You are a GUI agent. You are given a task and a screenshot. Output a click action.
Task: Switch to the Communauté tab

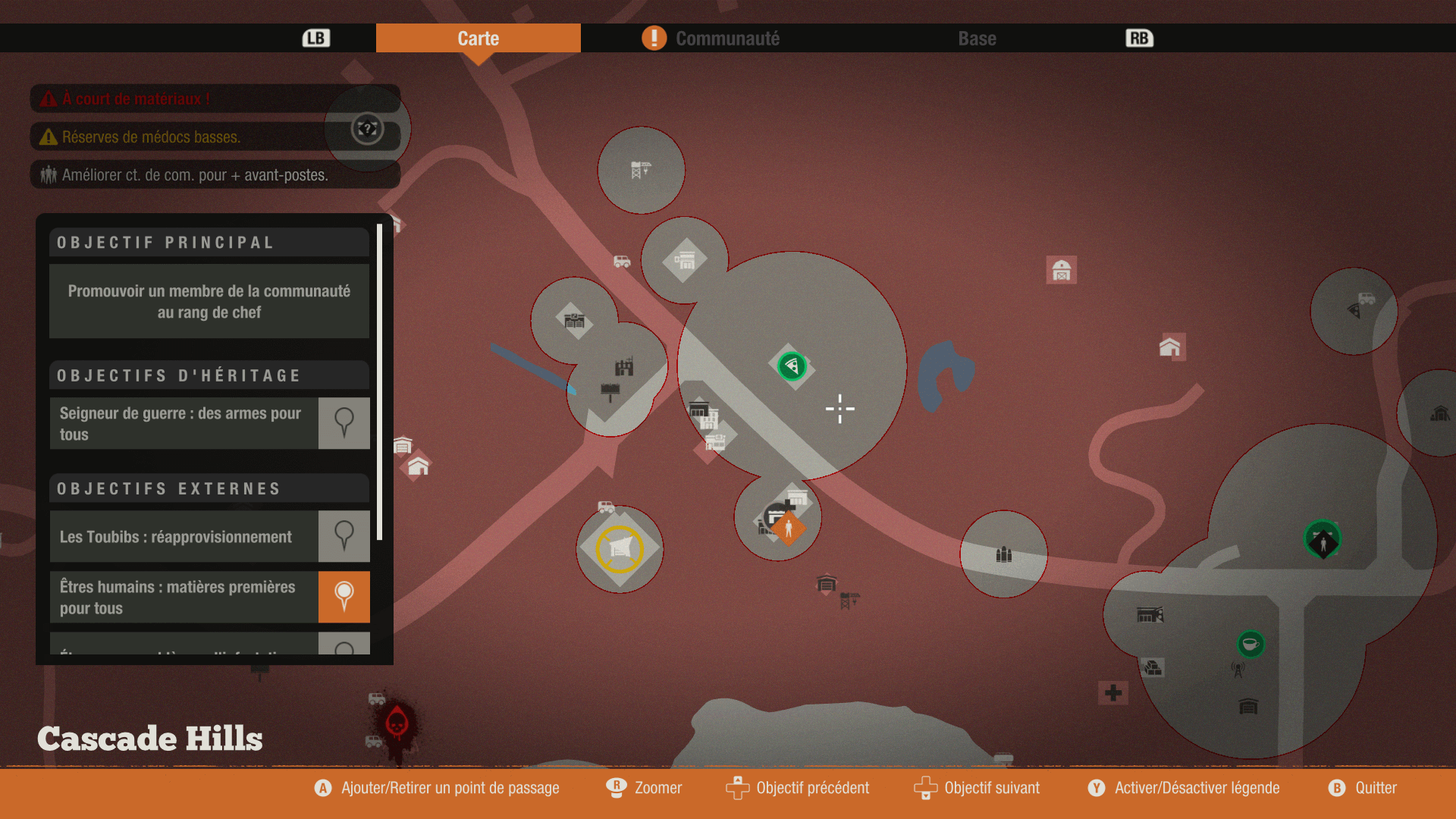click(x=726, y=39)
